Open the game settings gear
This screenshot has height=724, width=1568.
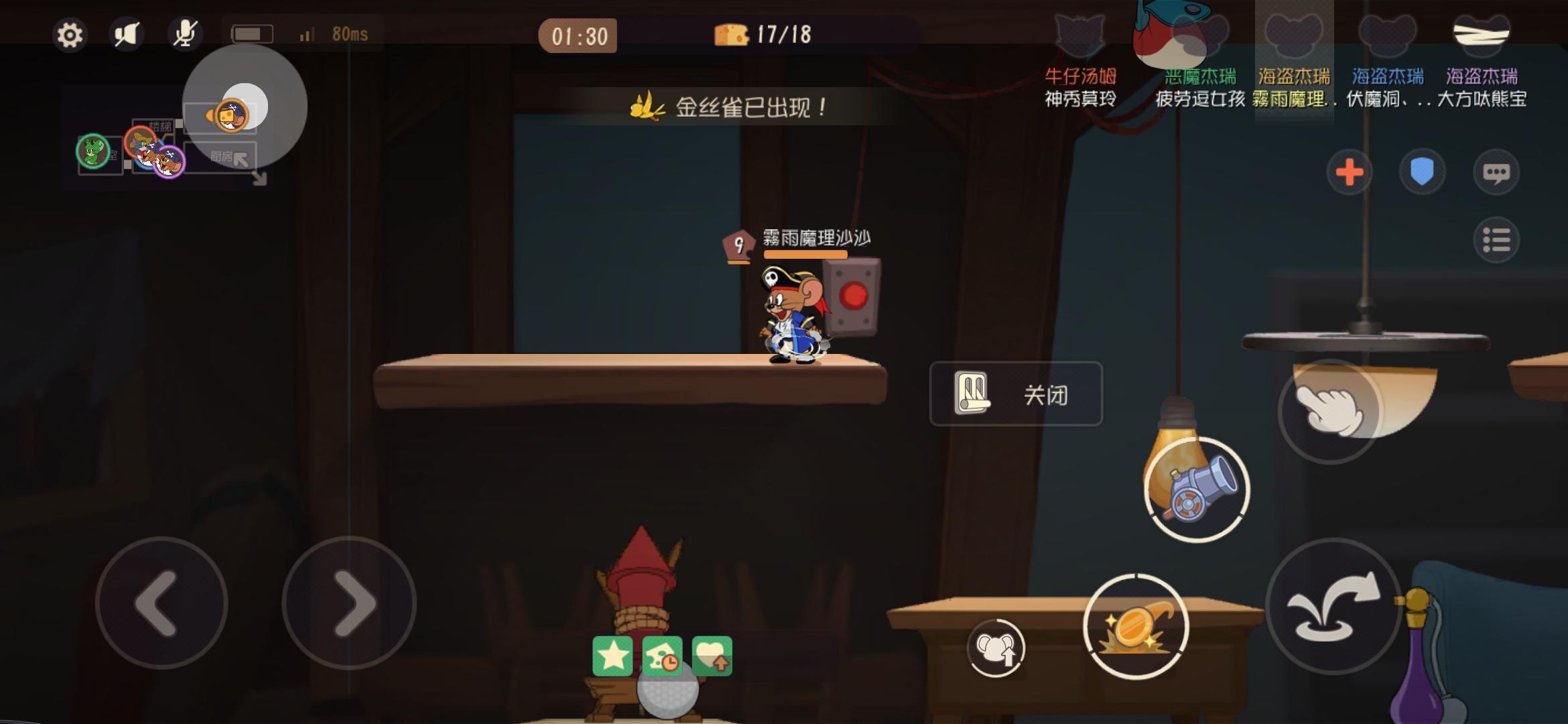(x=70, y=35)
